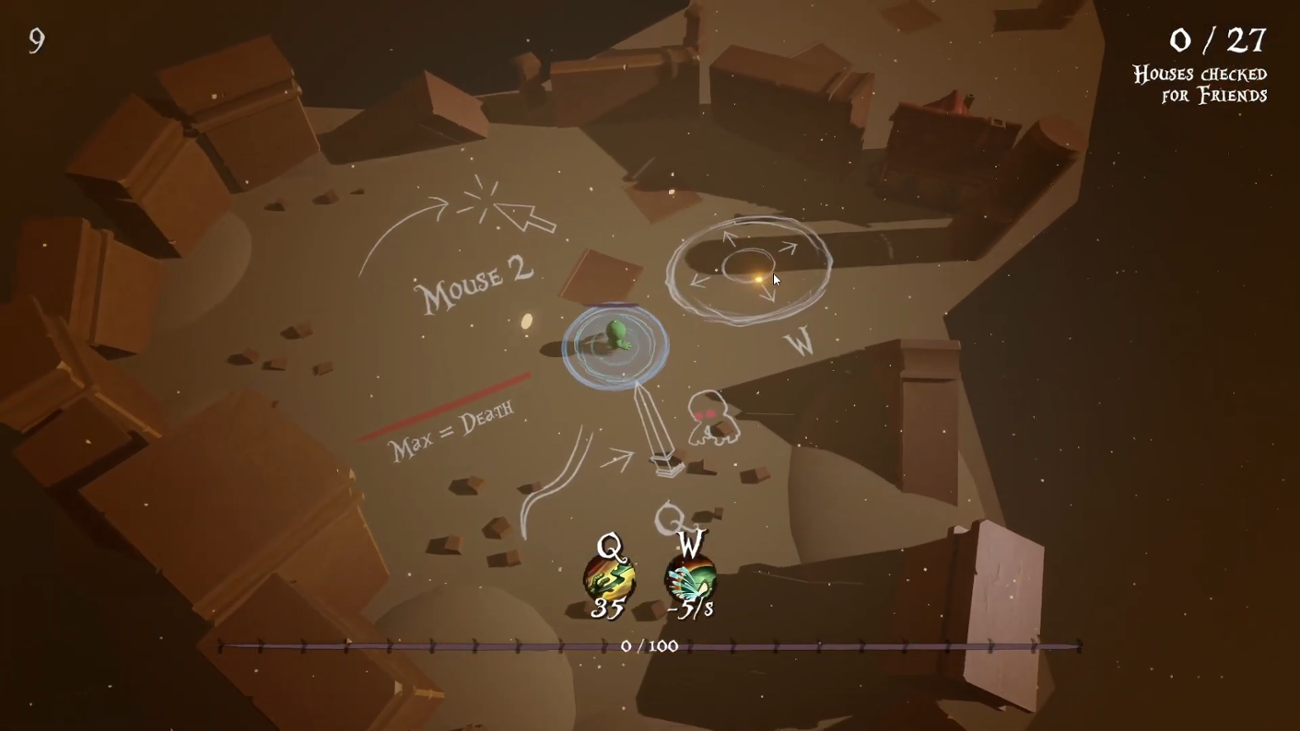Click the faded Q symbol above the W orb
The image size is (1300, 731).
(x=668, y=519)
